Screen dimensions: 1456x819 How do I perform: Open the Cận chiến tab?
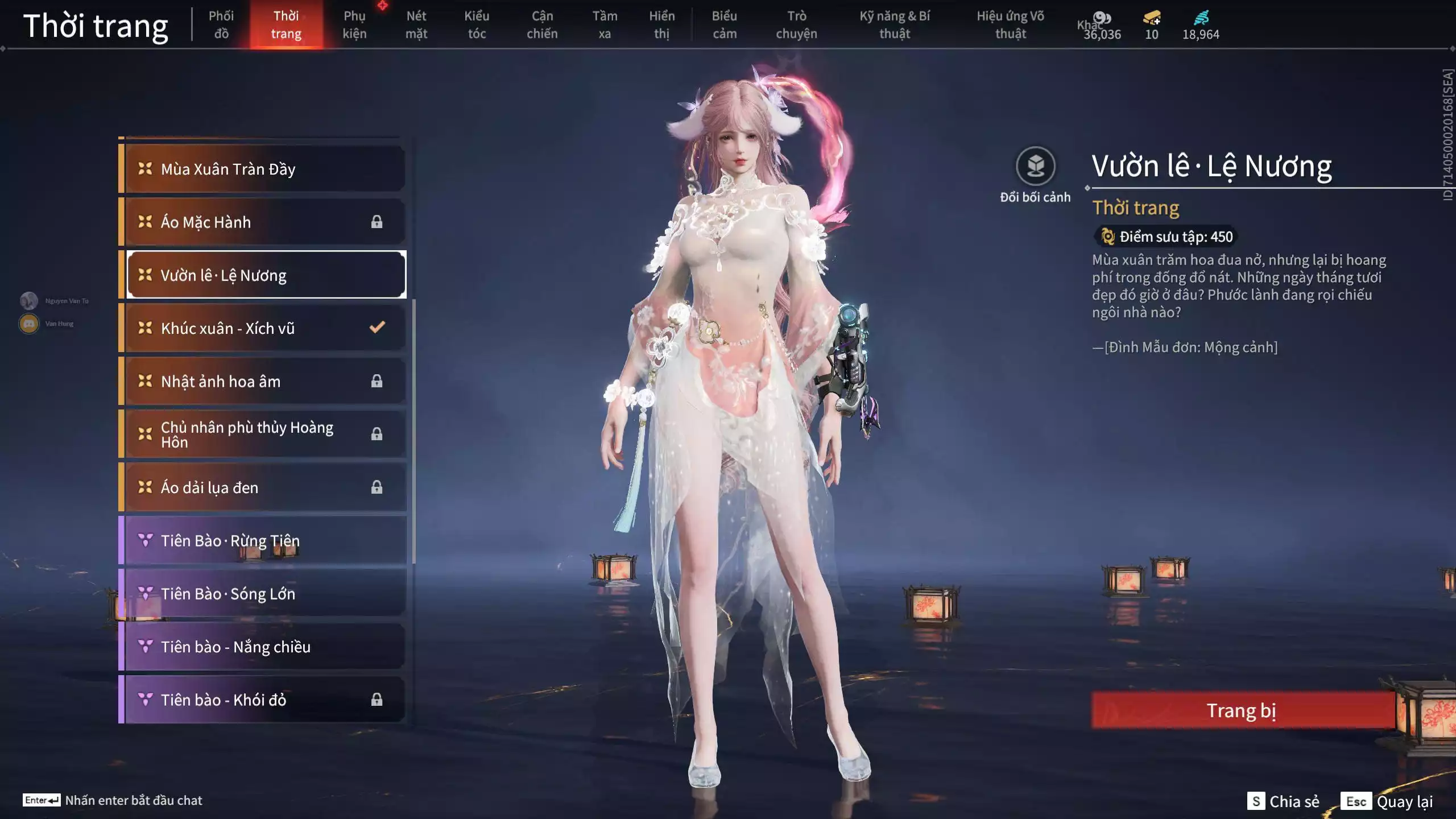[542, 25]
